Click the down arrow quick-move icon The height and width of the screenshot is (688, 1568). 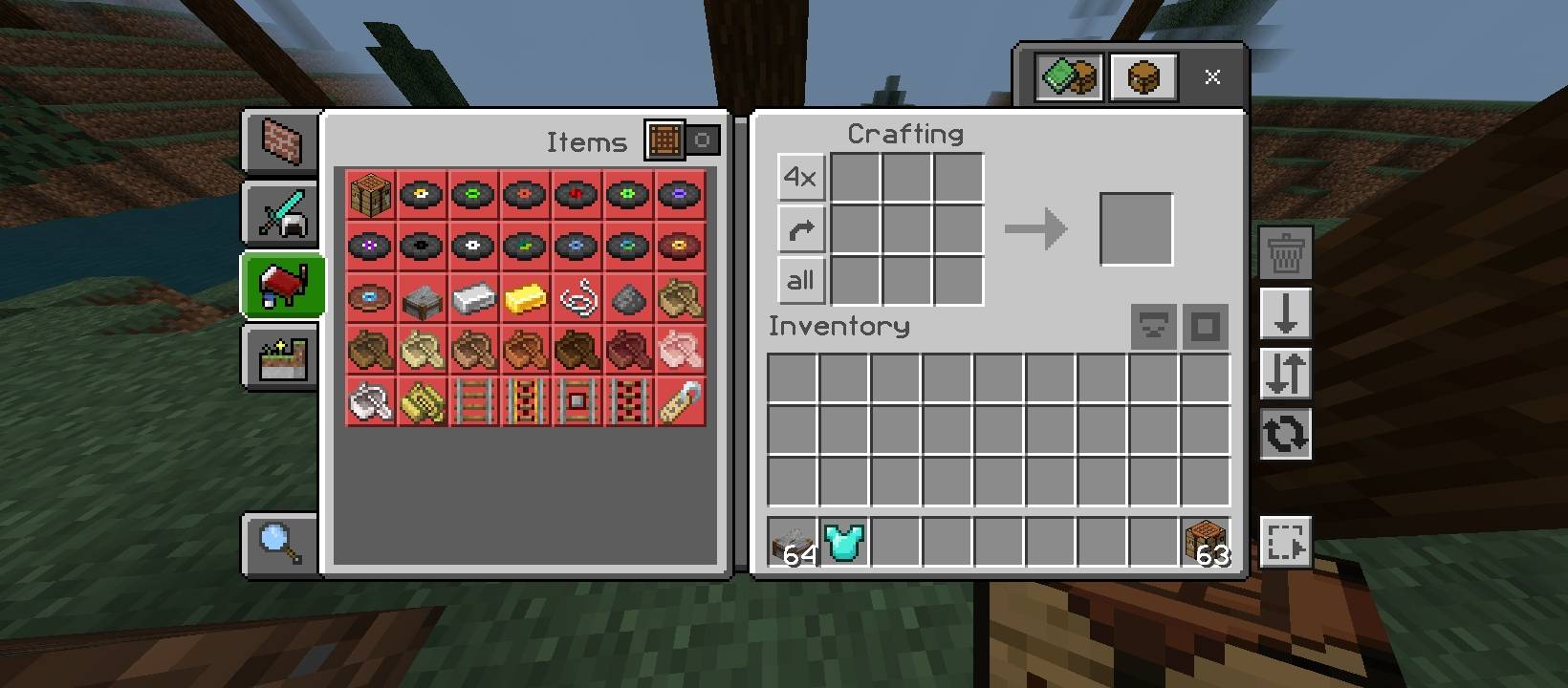pos(1285,315)
